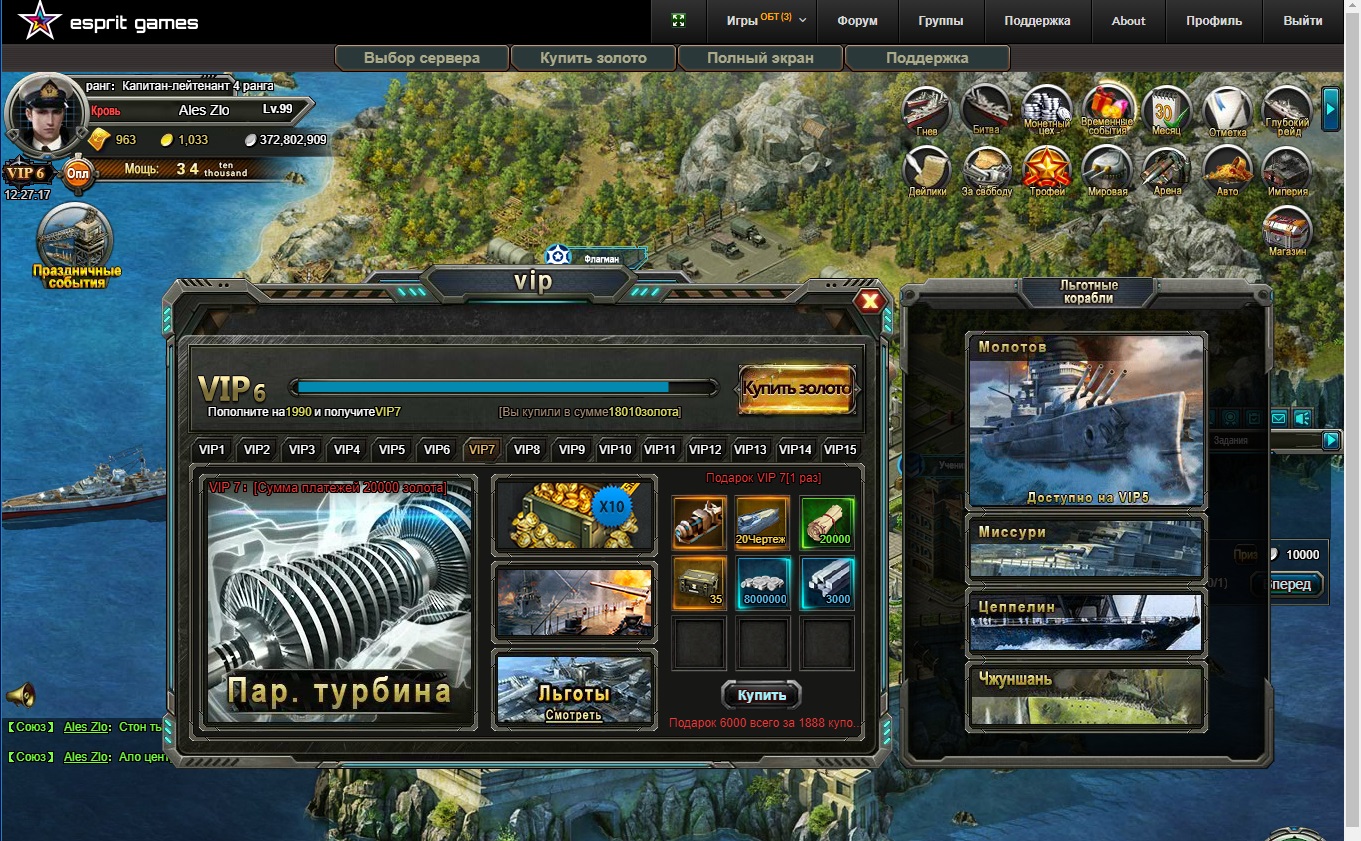Open the Форум link in site header
The height and width of the screenshot is (841, 1361).
[857, 21]
